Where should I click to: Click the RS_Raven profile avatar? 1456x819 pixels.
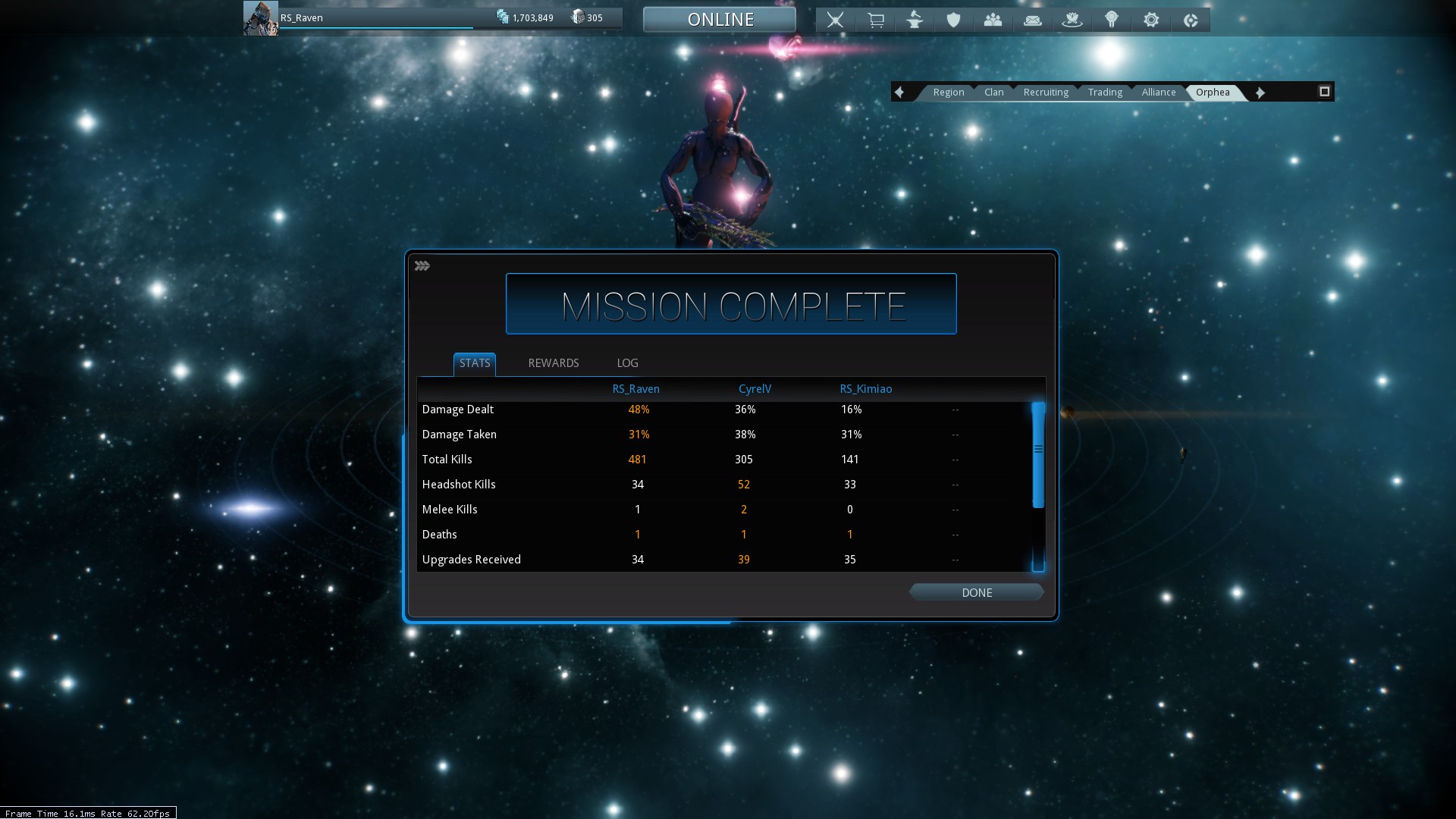pyautogui.click(x=260, y=18)
